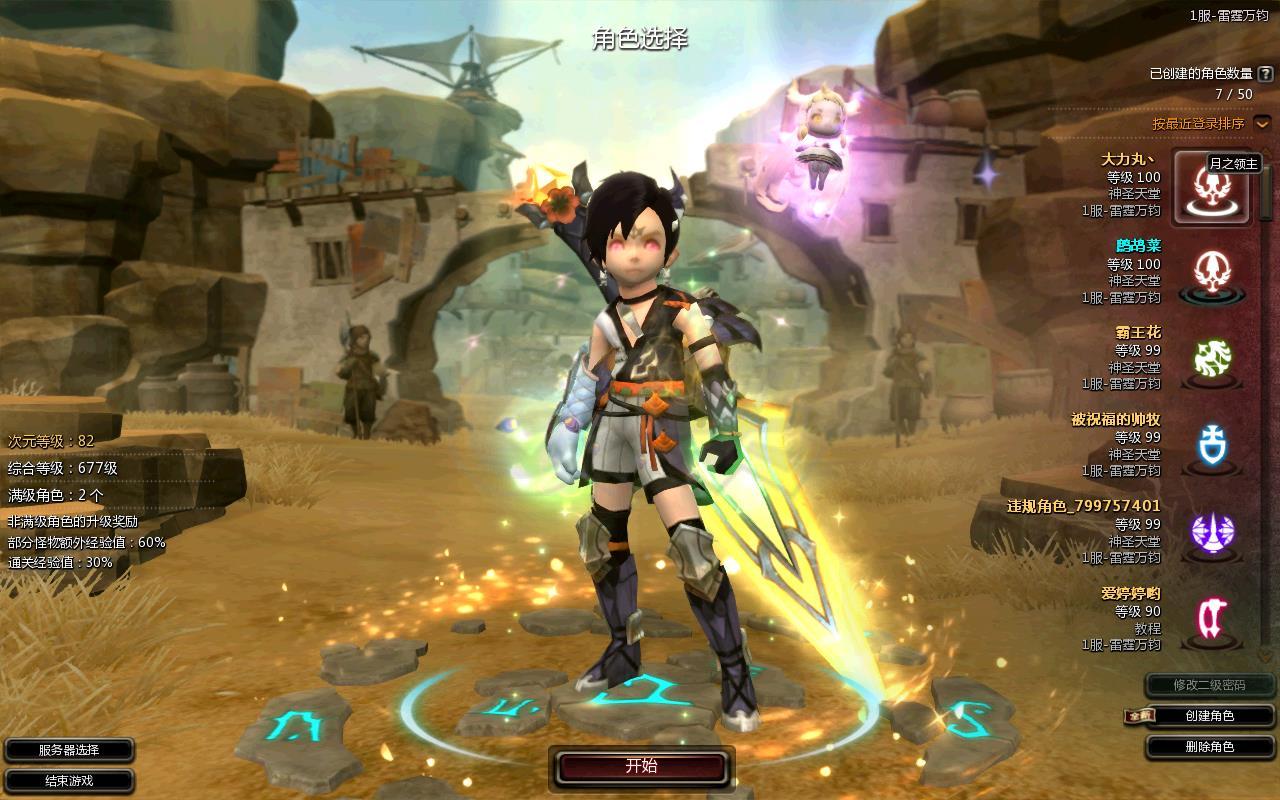This screenshot has width=1280, height=800.
Task: Expand the 按最近登录排序 sort dropdown
Action: pos(1262,123)
